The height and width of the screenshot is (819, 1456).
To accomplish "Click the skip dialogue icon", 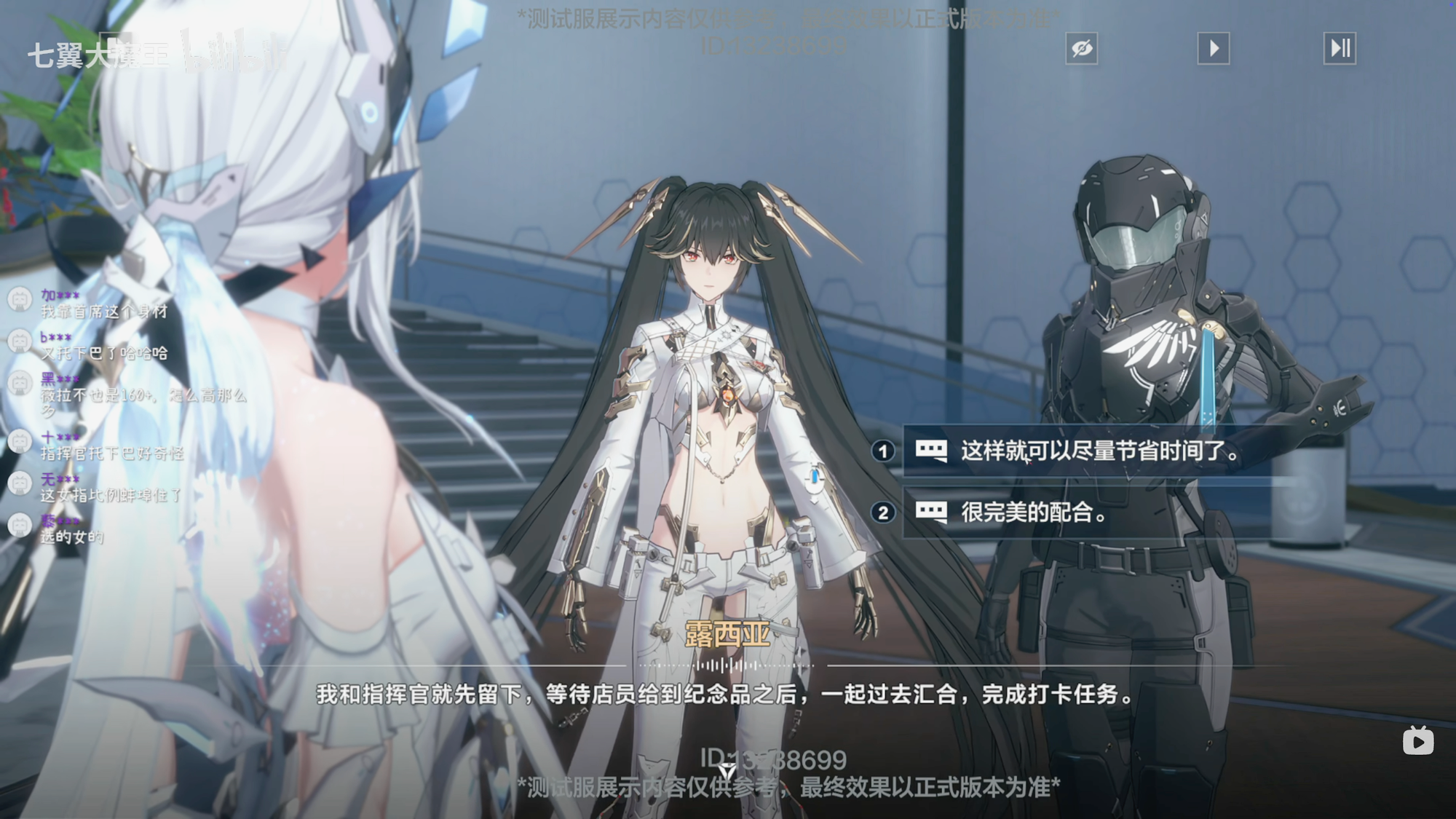I will tap(1340, 48).
